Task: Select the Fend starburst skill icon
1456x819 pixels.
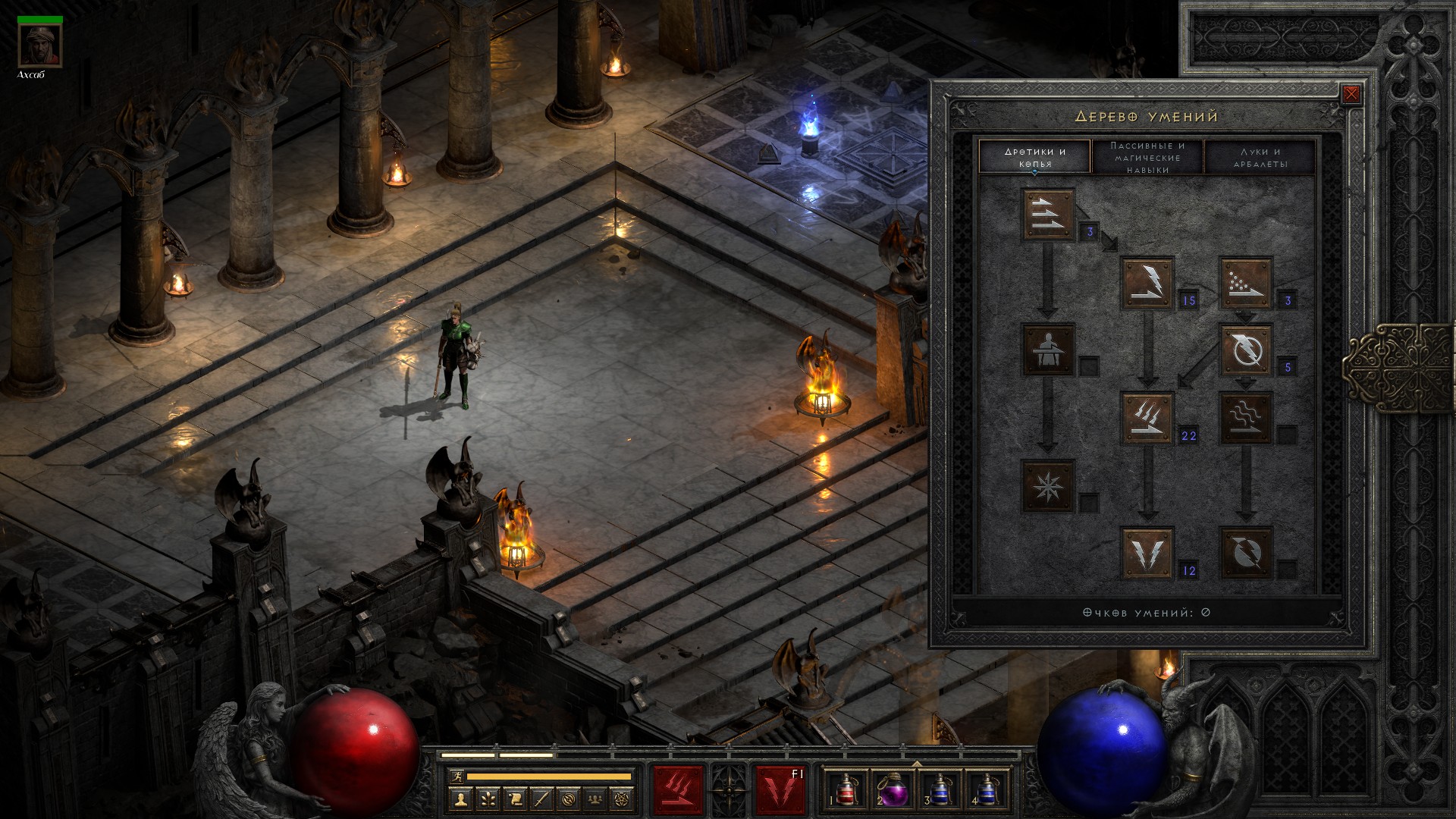Action: pyautogui.click(x=1048, y=485)
